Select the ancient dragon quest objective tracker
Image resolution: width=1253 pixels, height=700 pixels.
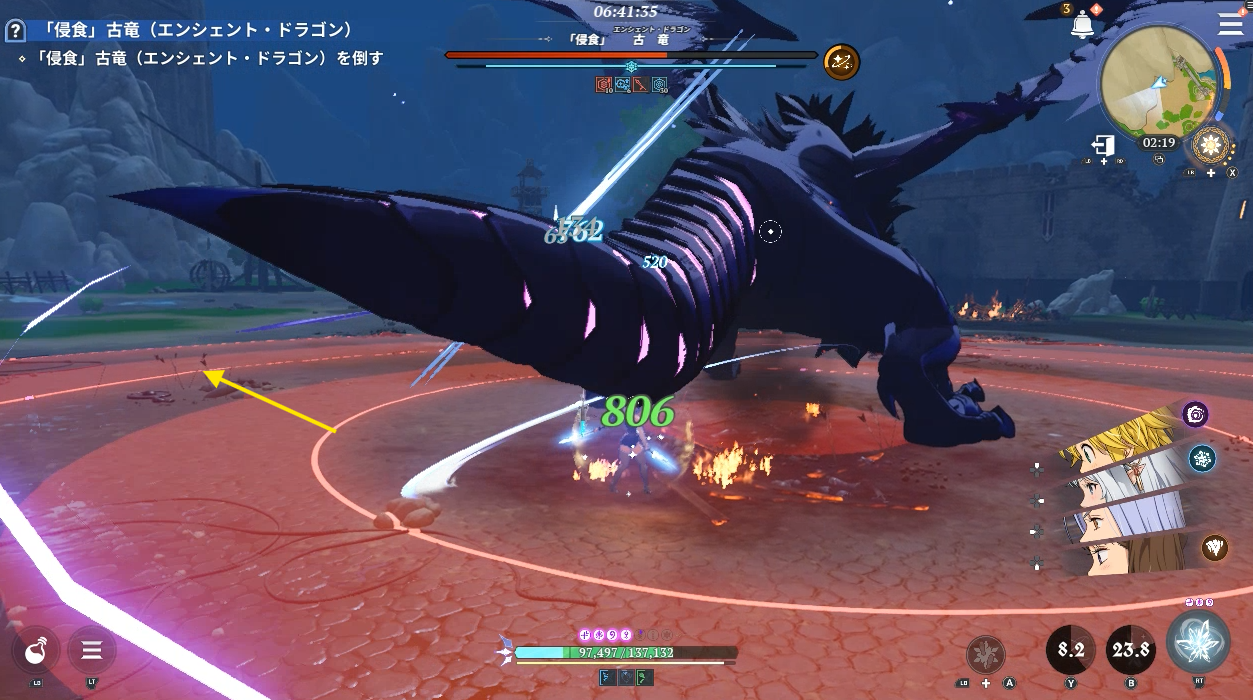[x=200, y=58]
